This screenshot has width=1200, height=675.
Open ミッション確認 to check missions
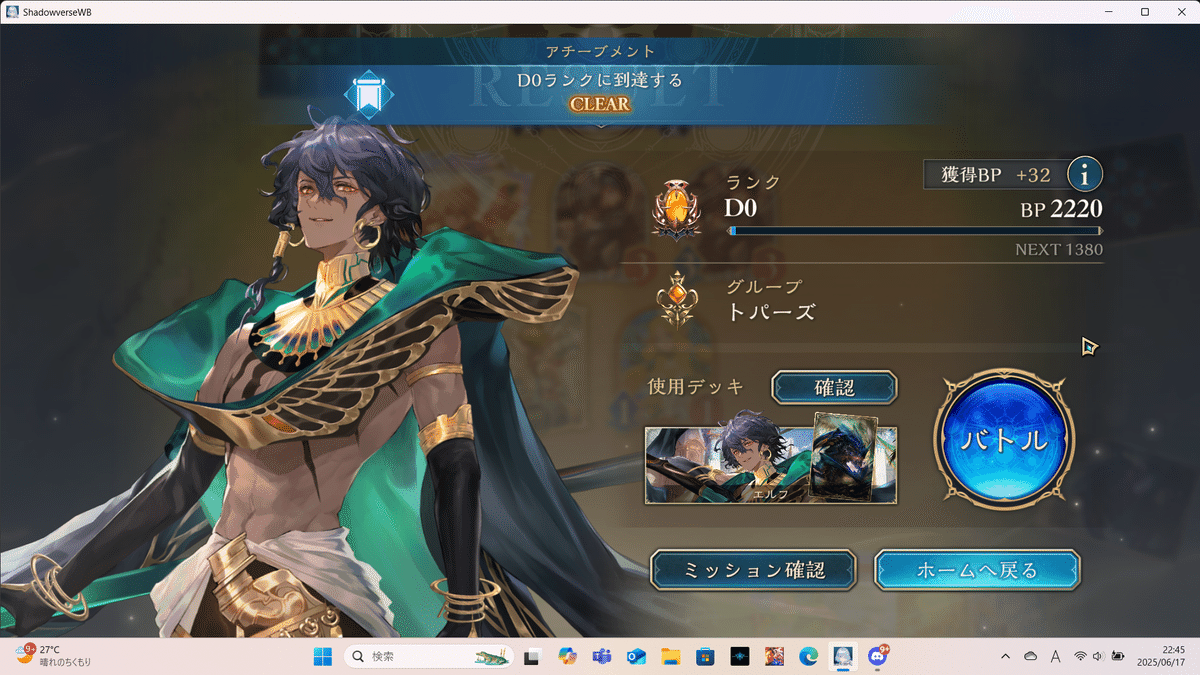(x=754, y=570)
